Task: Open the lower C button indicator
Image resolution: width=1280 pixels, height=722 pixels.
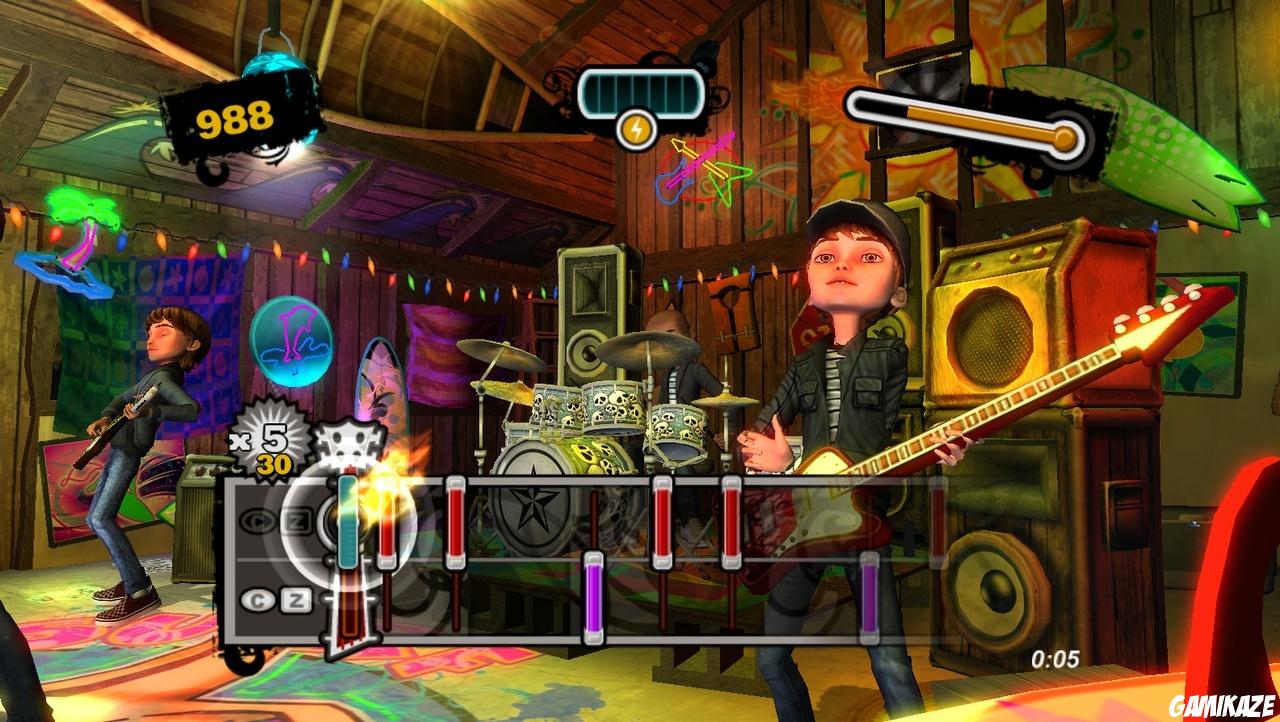Action: tap(258, 598)
